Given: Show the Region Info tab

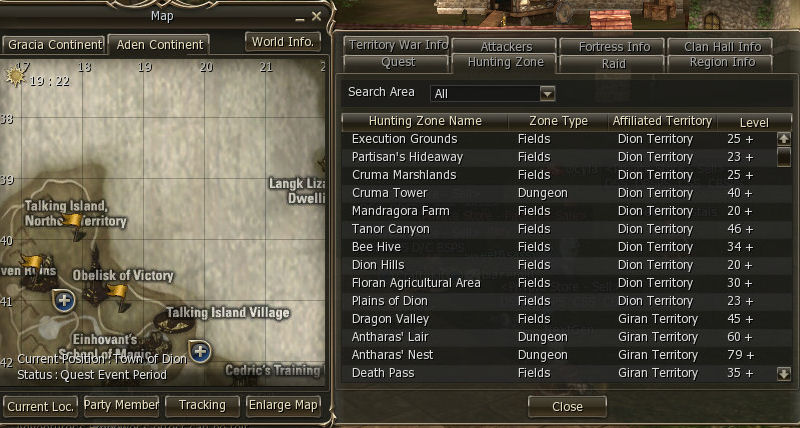Looking at the screenshot, I should pos(722,62).
